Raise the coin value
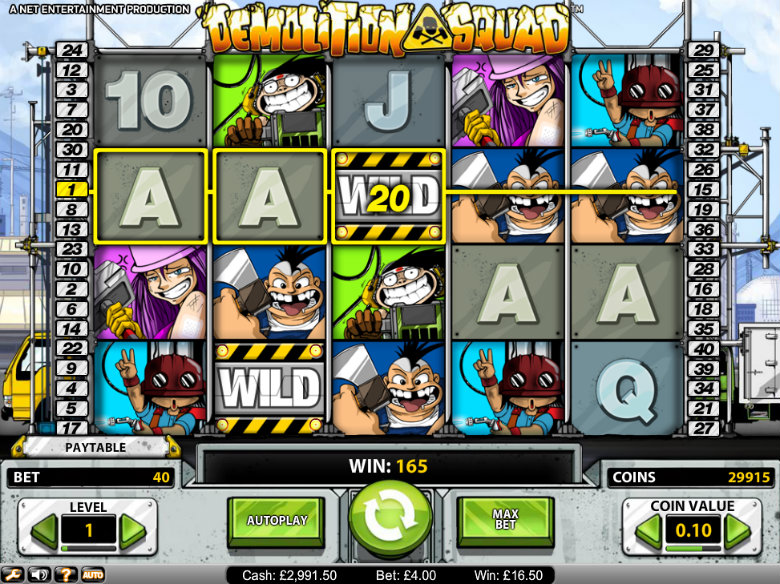Viewport: 780px width, 584px height. tap(738, 531)
